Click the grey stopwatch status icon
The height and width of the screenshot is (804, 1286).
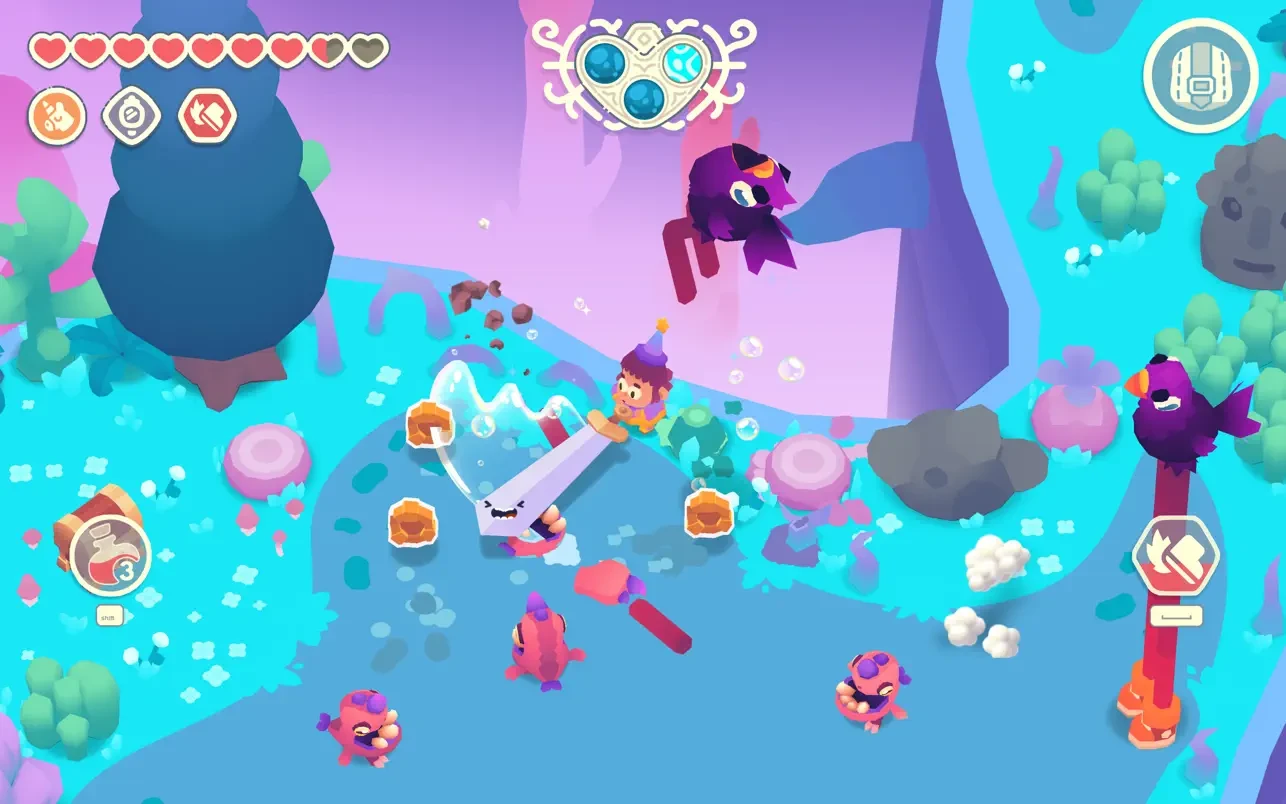click(x=132, y=116)
